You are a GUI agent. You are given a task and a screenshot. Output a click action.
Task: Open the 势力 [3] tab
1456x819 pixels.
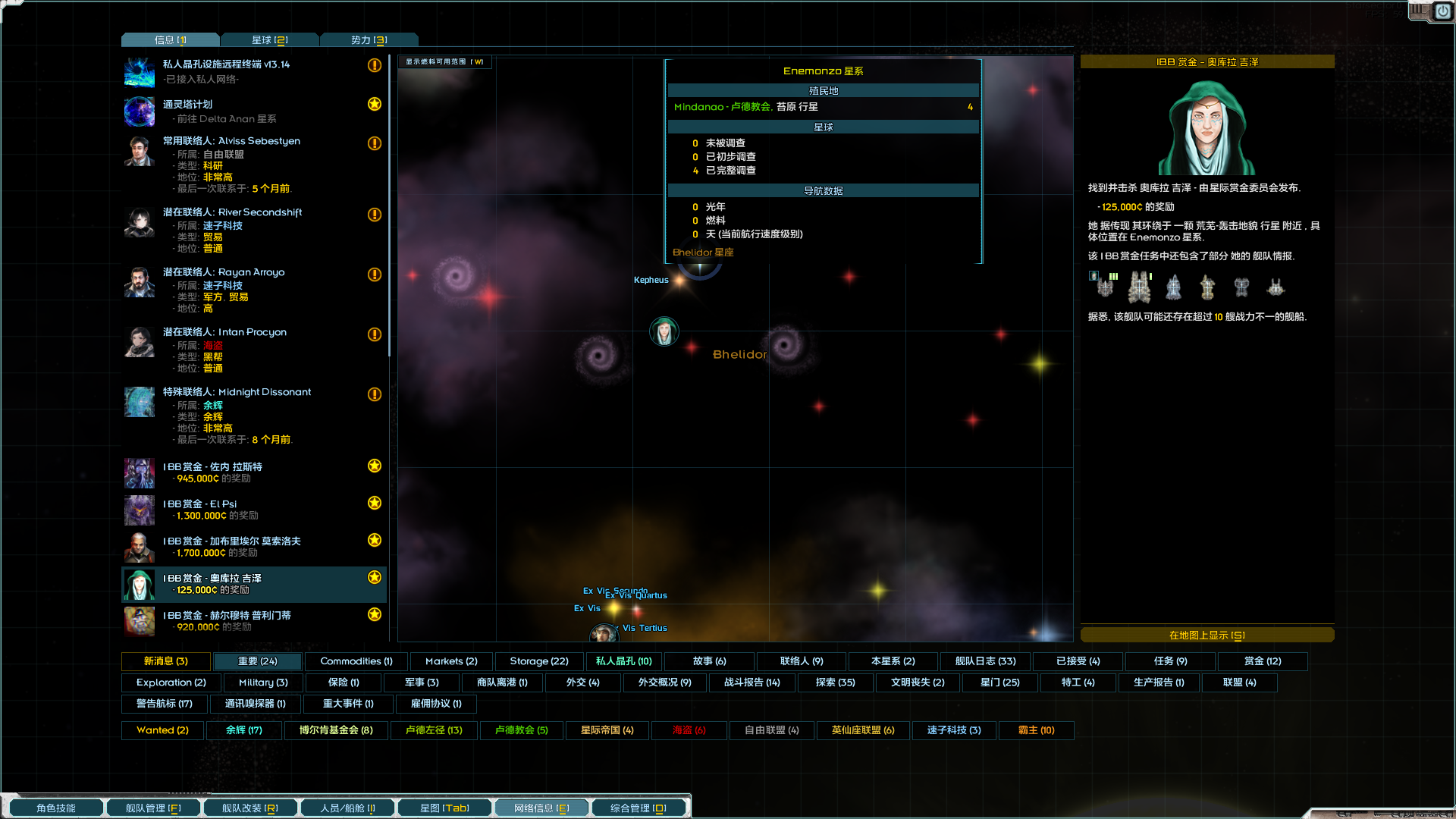pos(369,39)
